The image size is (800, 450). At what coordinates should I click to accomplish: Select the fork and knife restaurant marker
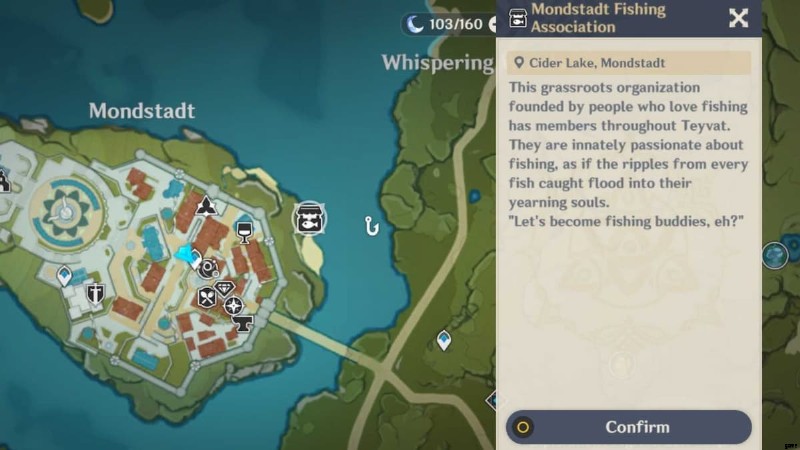coord(207,296)
